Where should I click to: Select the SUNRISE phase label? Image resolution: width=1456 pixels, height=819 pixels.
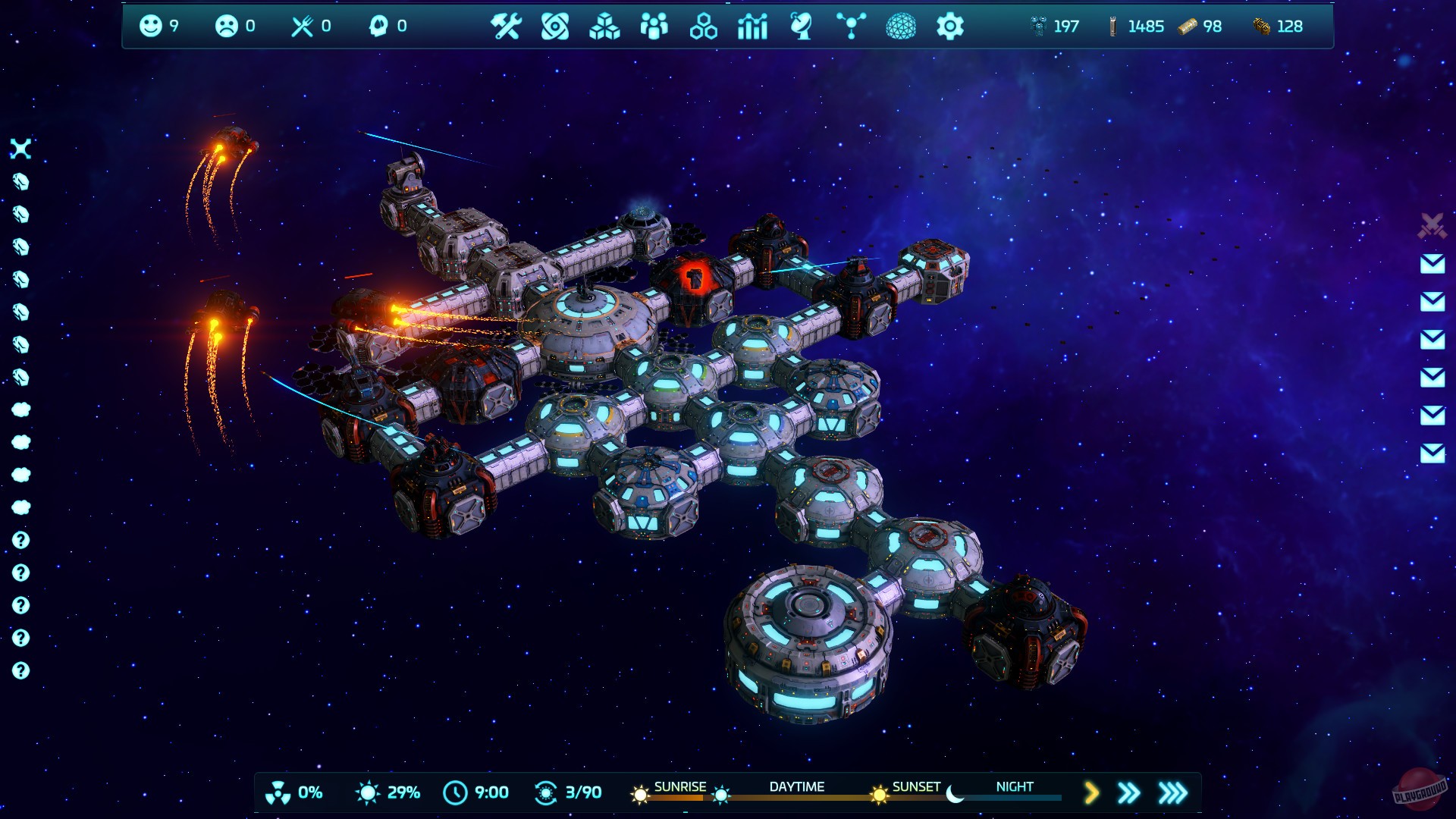681,787
